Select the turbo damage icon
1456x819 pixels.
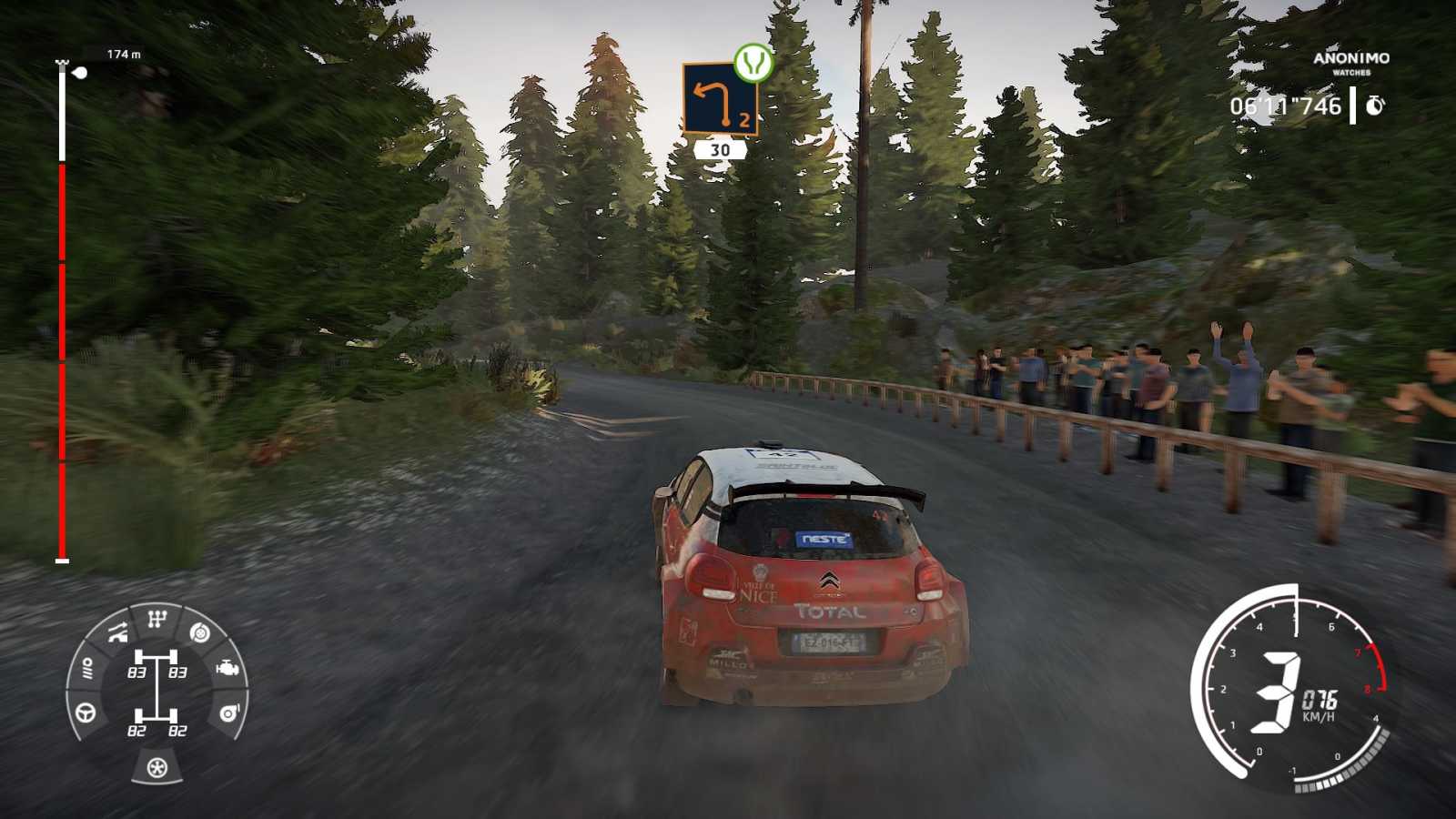tap(229, 712)
